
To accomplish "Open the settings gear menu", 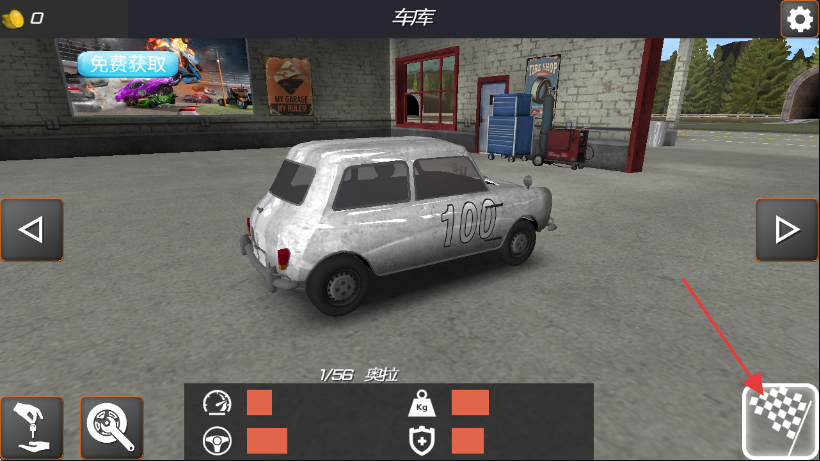I will pyautogui.click(x=799, y=19).
